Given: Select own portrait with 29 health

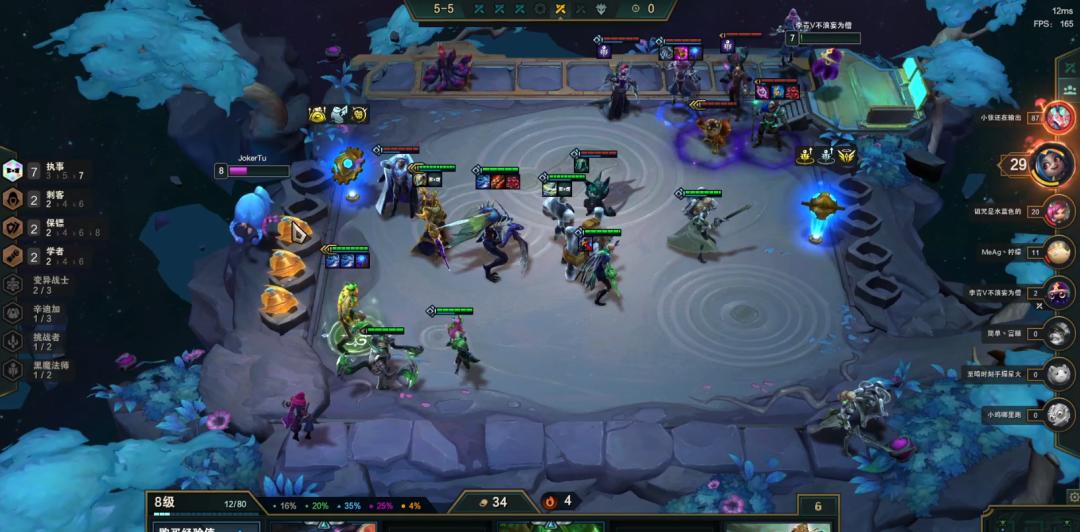Looking at the screenshot, I should [1052, 163].
